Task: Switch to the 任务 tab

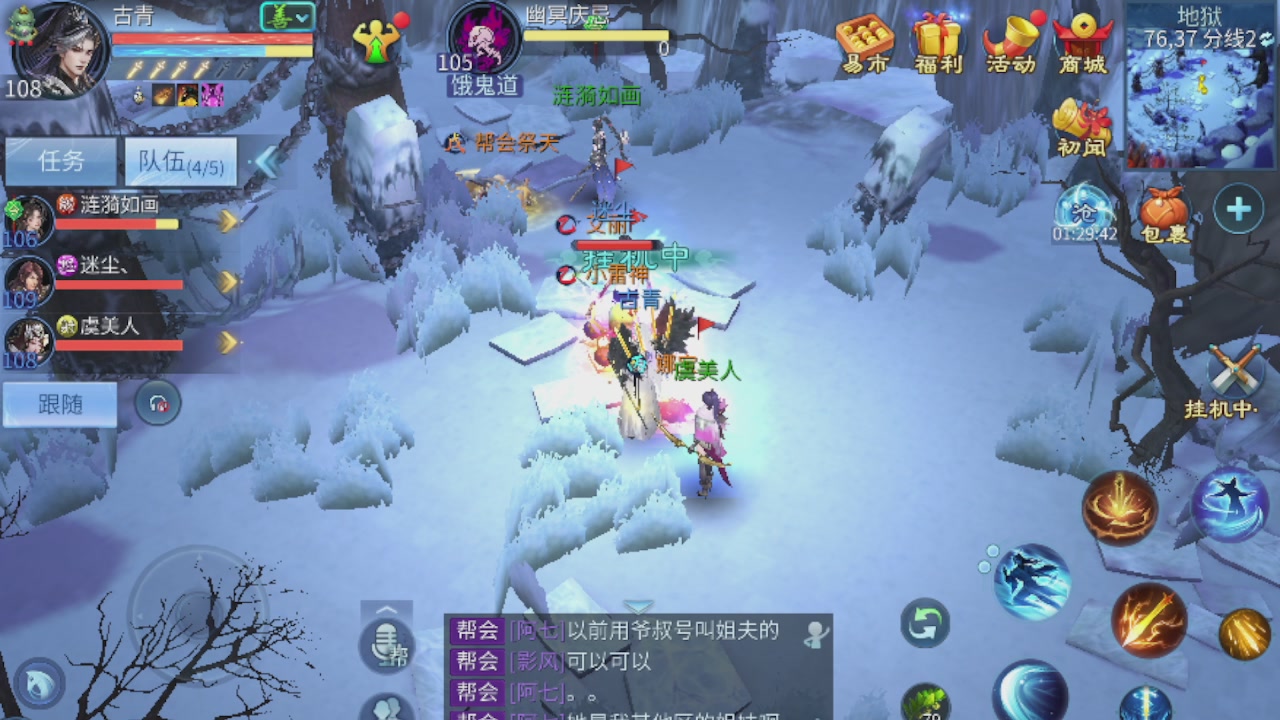Action: pos(60,162)
